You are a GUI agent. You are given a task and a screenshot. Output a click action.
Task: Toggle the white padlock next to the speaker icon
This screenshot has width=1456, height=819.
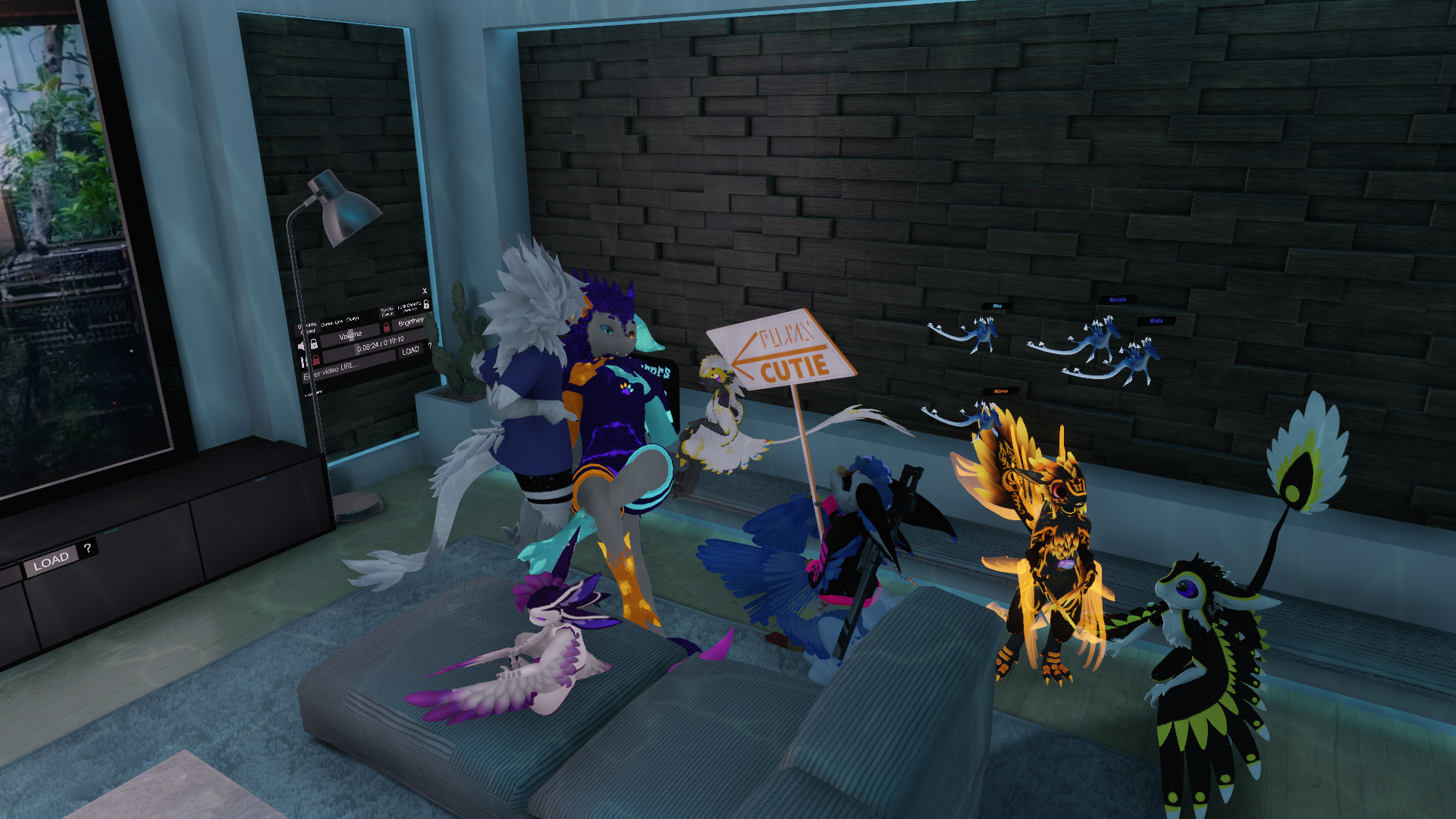(314, 344)
